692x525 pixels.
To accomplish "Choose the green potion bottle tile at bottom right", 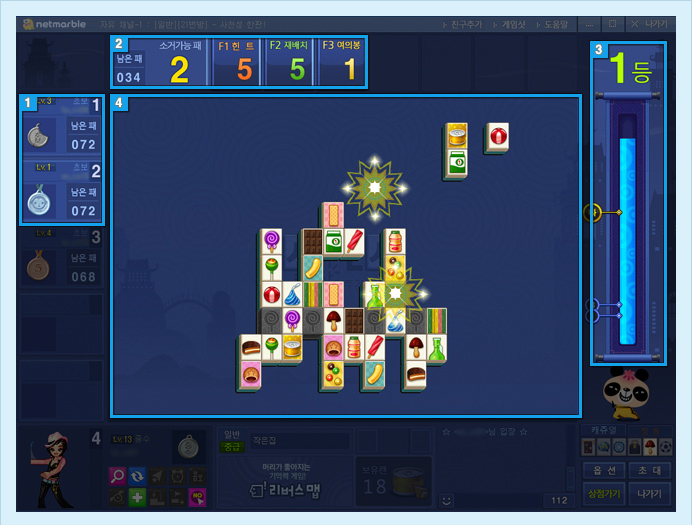I will [x=436, y=348].
